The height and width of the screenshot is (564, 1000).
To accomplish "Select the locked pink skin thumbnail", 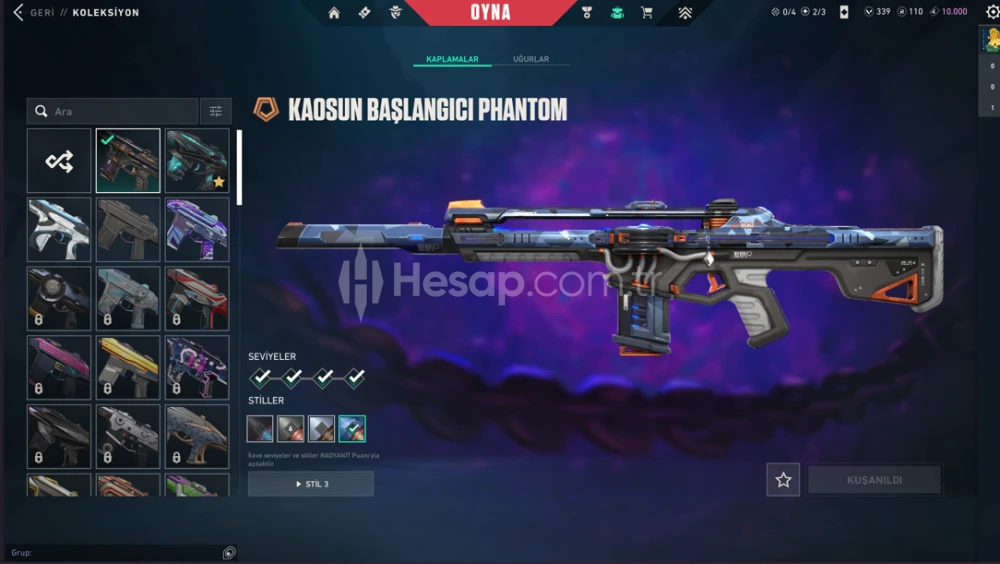I will point(59,367).
